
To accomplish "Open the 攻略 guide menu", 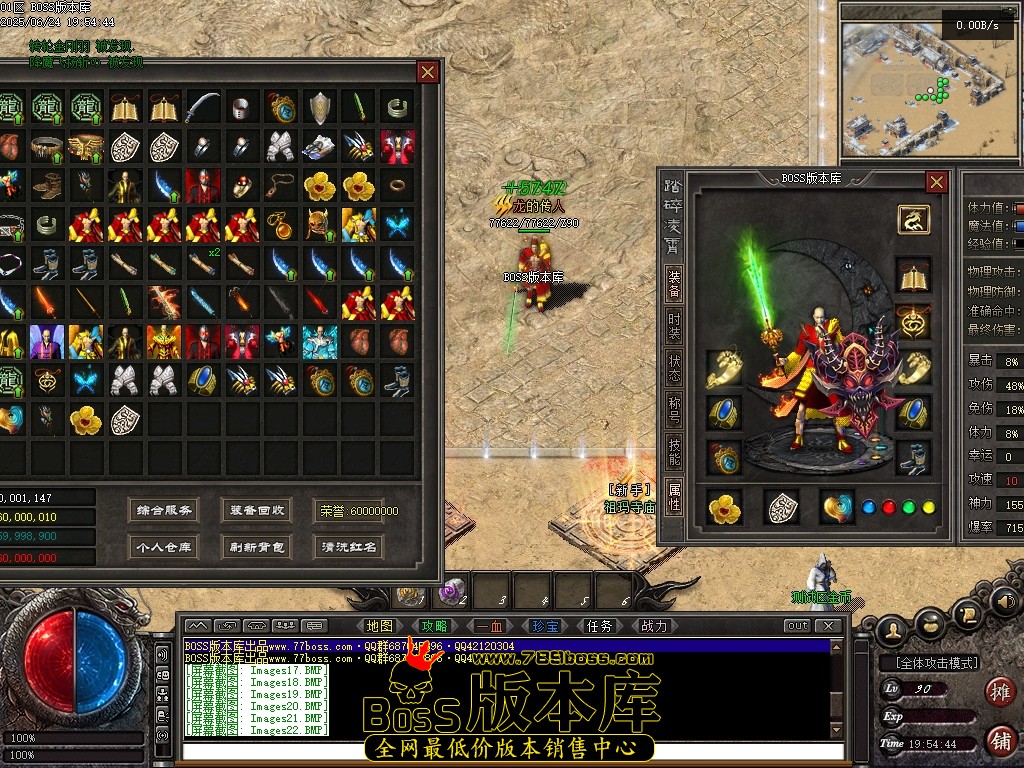I will [x=435, y=626].
